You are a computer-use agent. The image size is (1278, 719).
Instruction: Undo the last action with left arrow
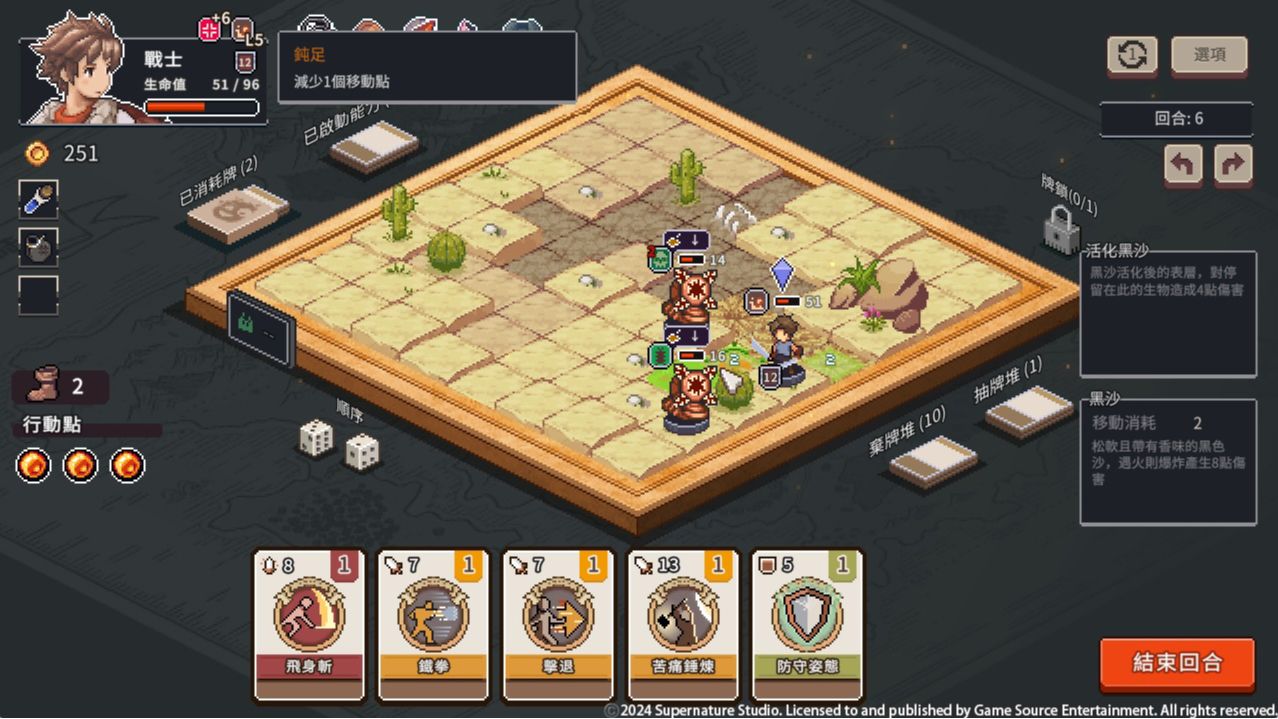tap(1183, 164)
